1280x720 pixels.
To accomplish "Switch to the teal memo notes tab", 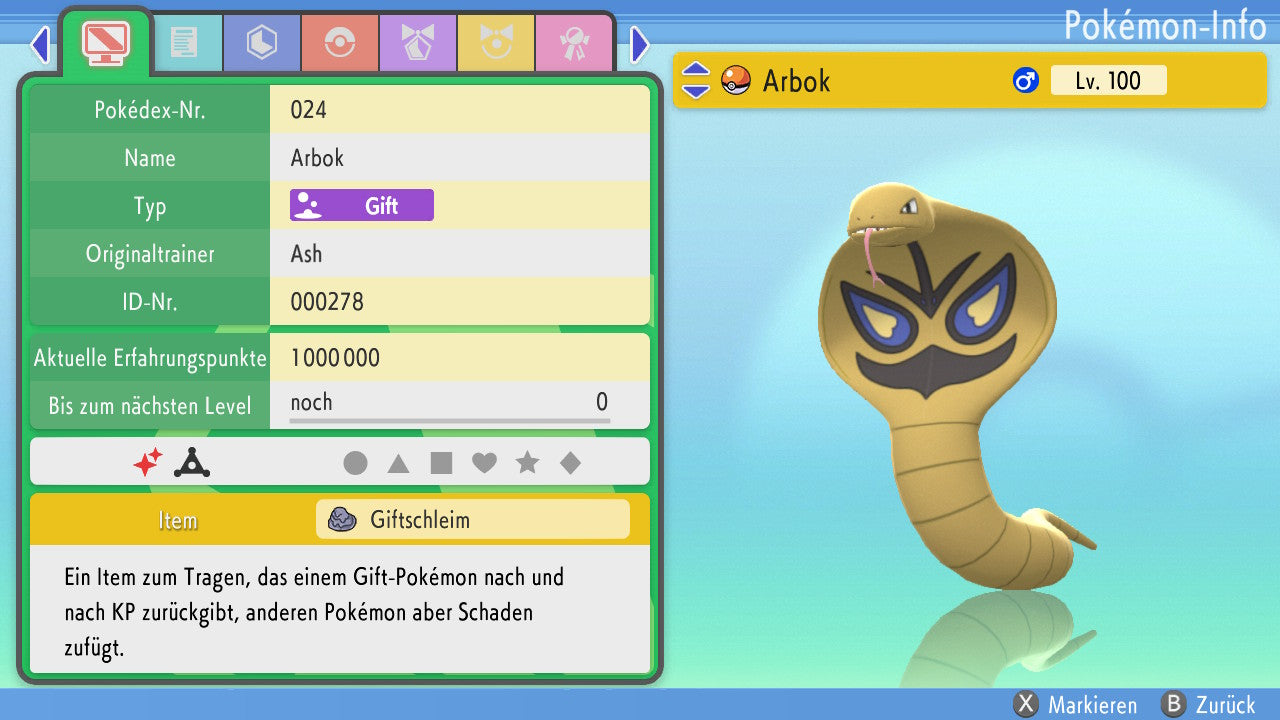I will tap(184, 42).
